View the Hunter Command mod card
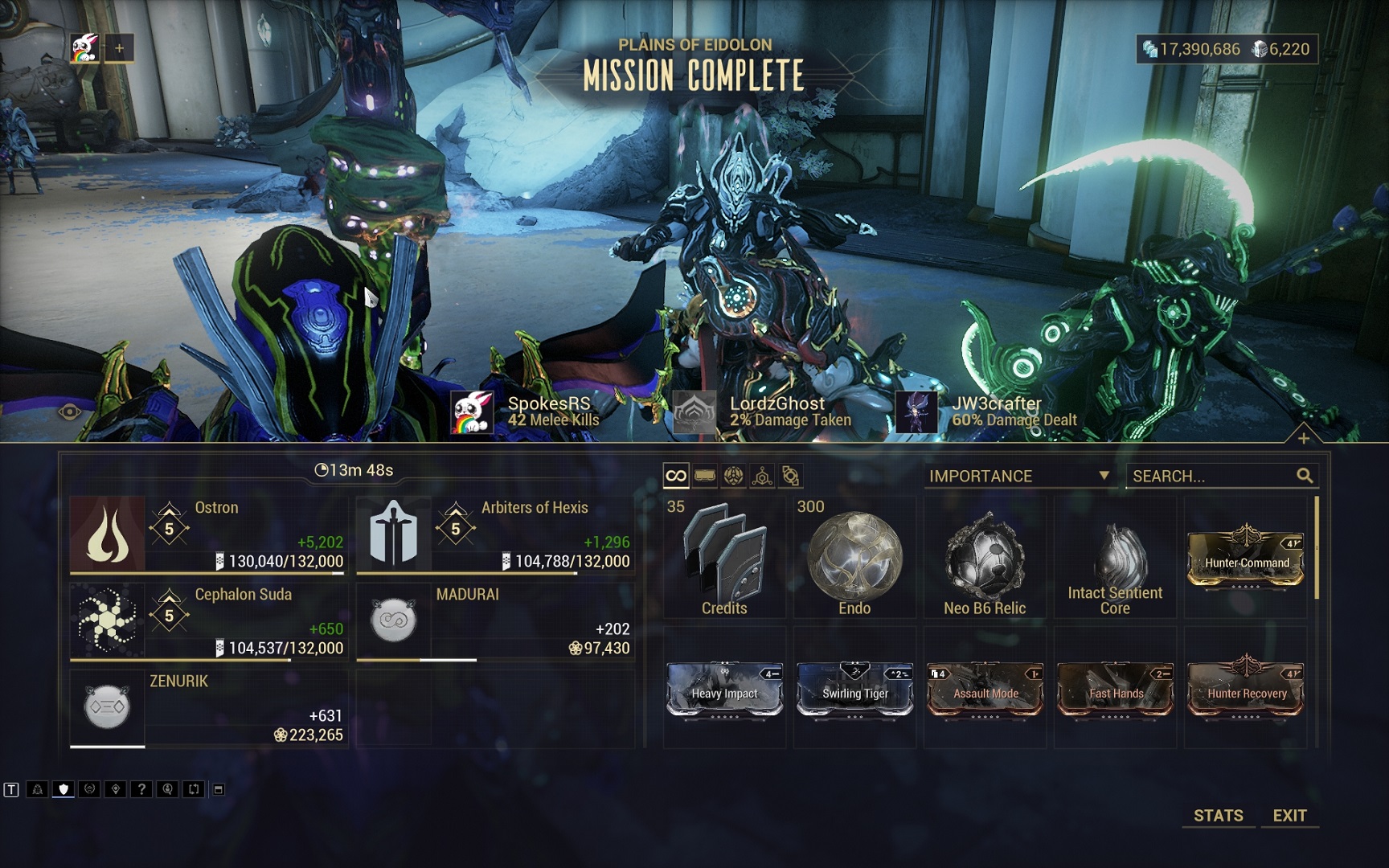The height and width of the screenshot is (868, 1389). 1246,558
